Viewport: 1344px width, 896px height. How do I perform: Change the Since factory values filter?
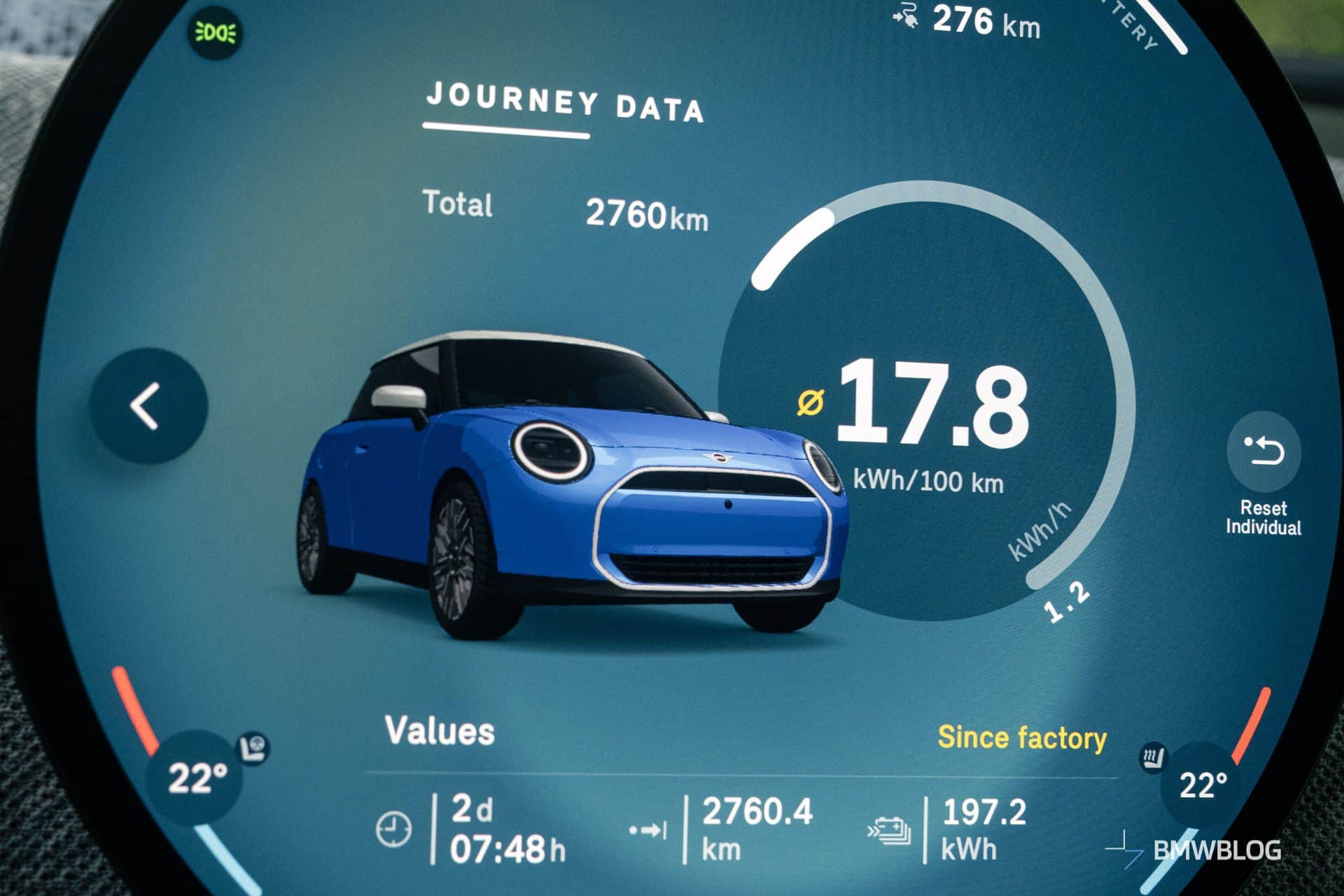(1021, 738)
